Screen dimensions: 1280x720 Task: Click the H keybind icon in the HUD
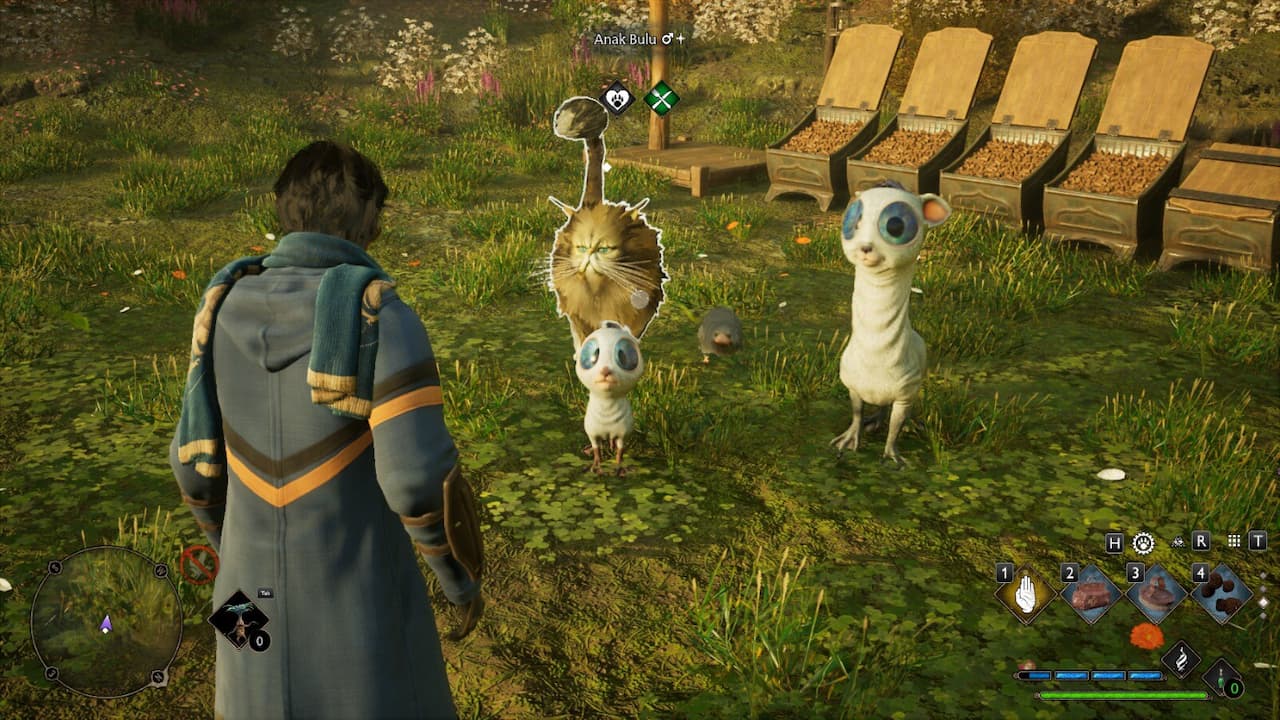[1113, 542]
